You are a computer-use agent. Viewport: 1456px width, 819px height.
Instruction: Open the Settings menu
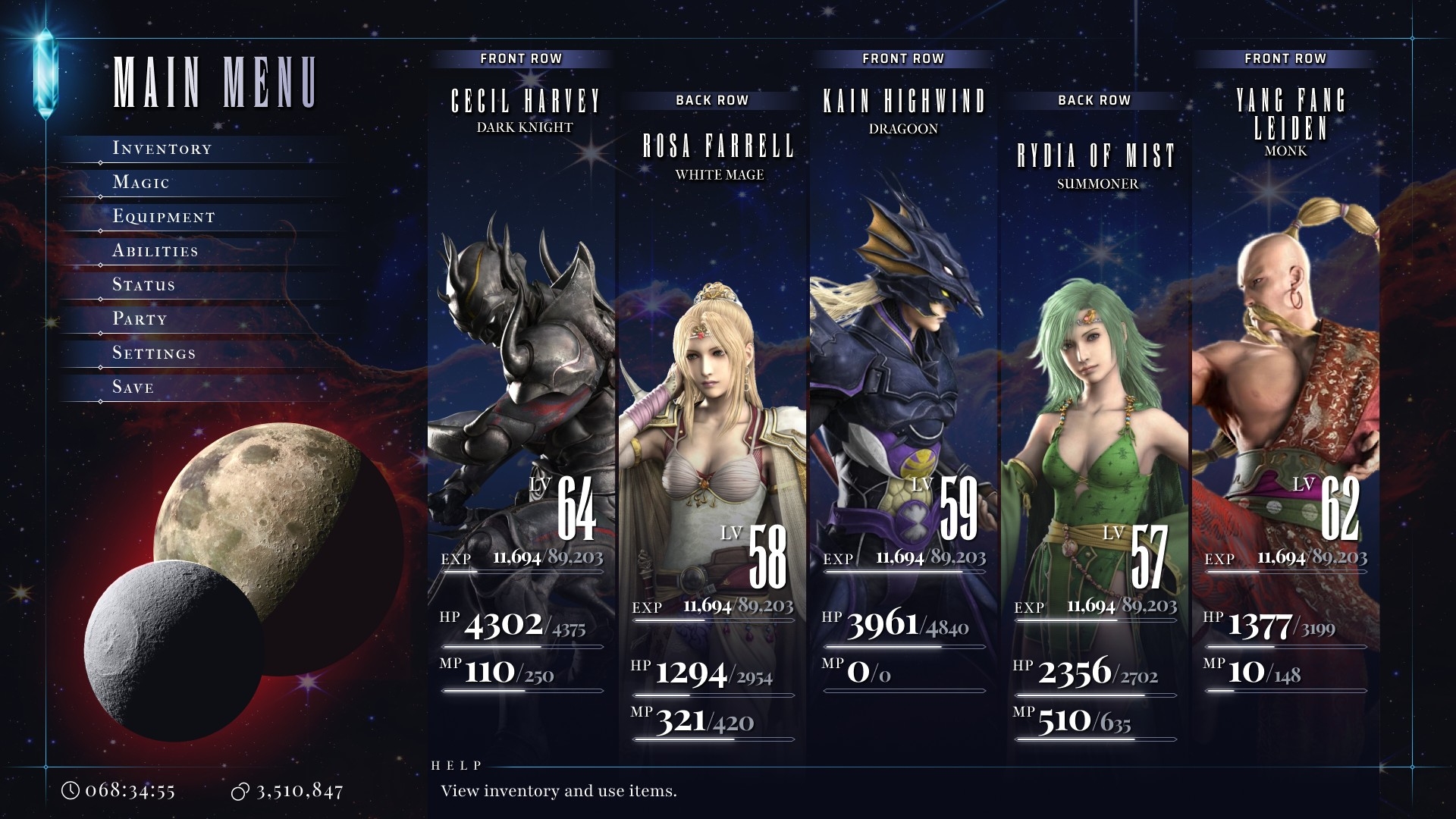154,353
